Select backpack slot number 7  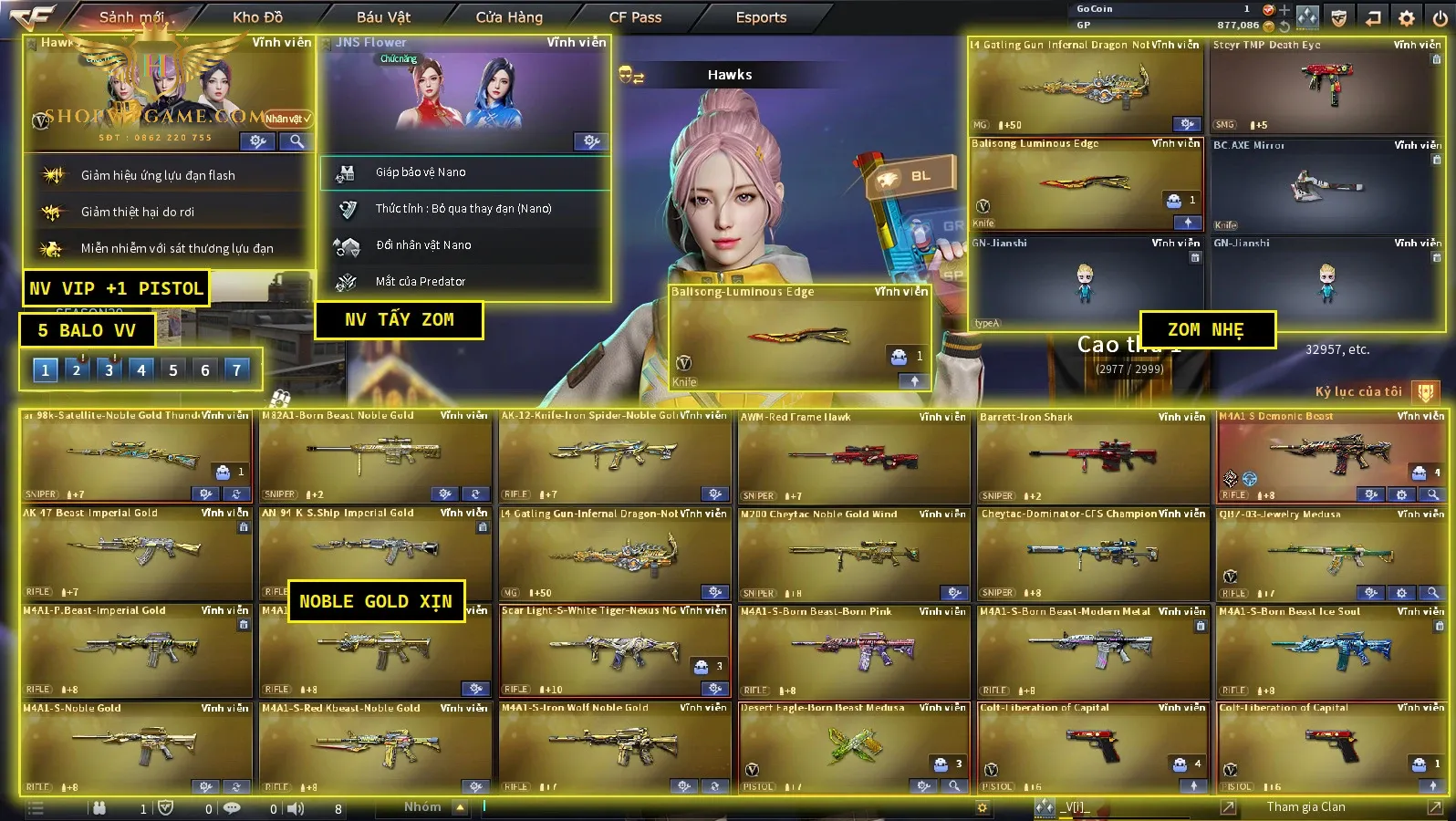pos(236,369)
